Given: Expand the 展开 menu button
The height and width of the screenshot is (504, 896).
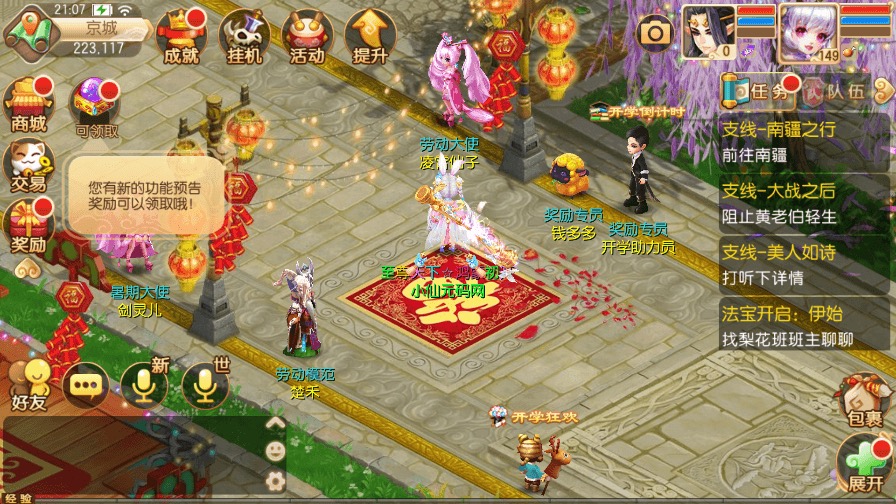Looking at the screenshot, I should tap(862, 467).
